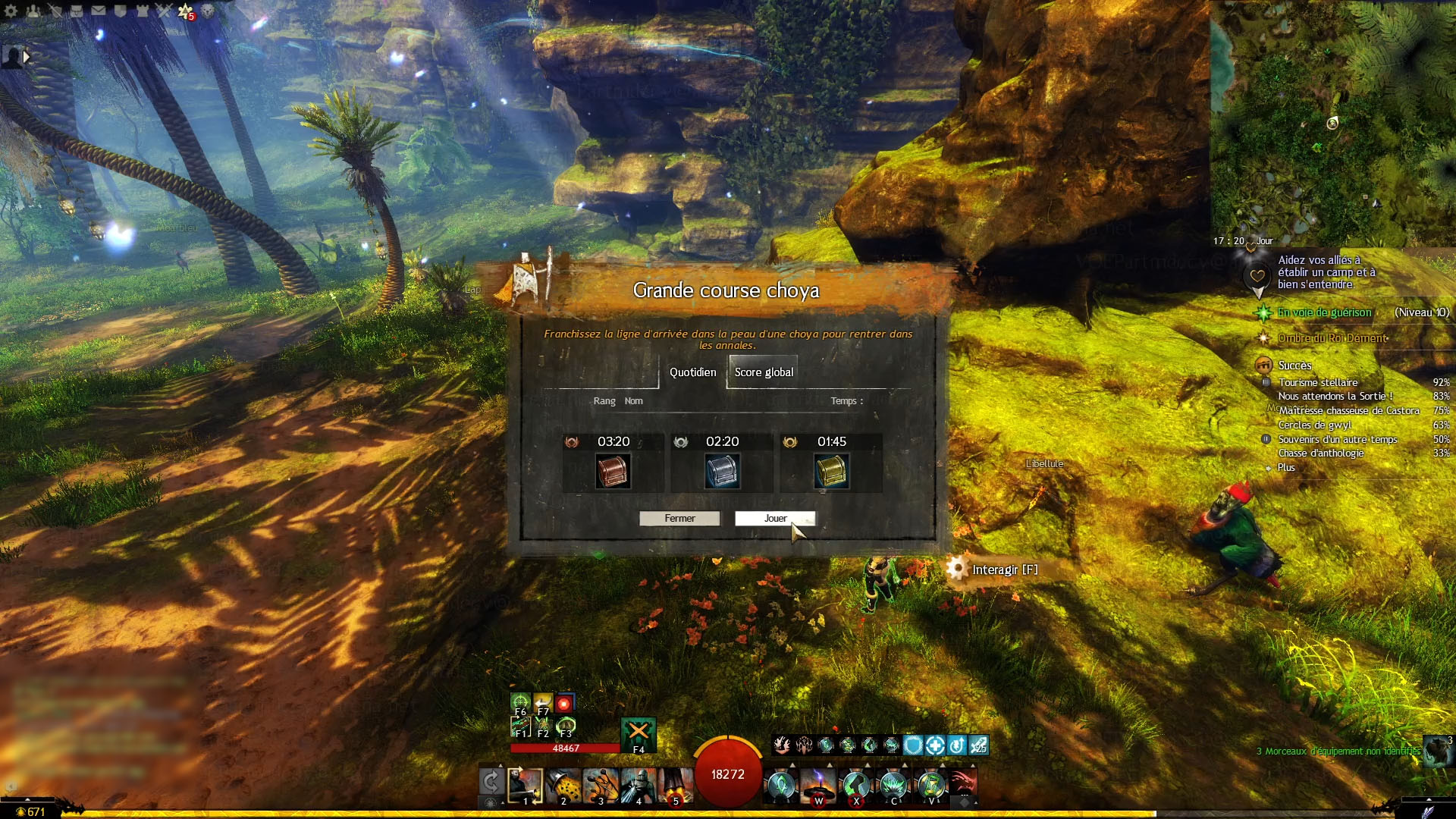
Task: Open the crossed swords PvP panel
Action: click(x=164, y=11)
